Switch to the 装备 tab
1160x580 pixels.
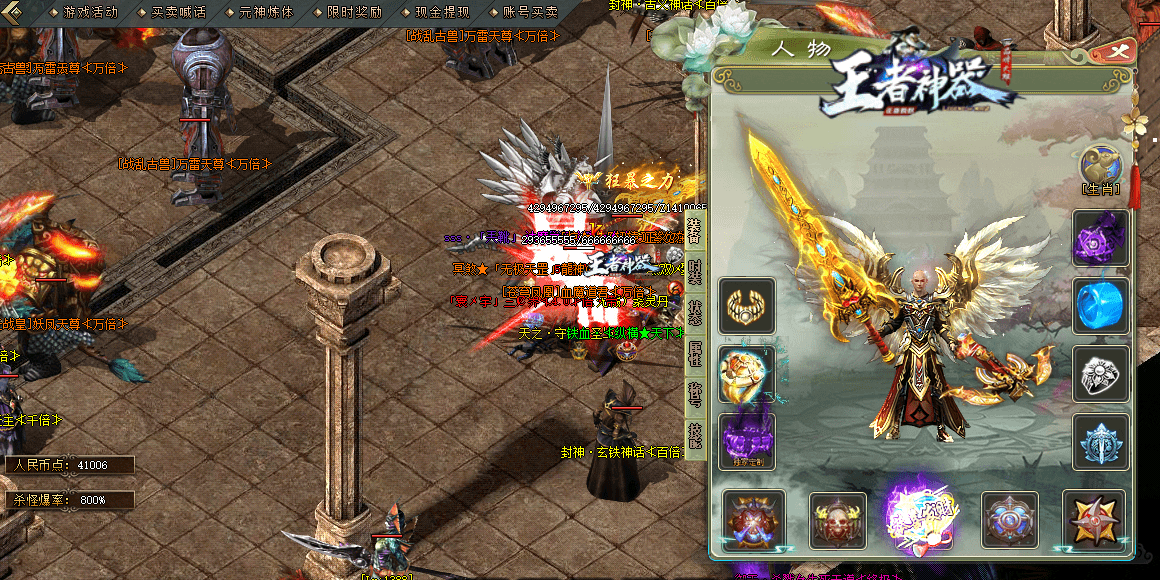point(696,230)
